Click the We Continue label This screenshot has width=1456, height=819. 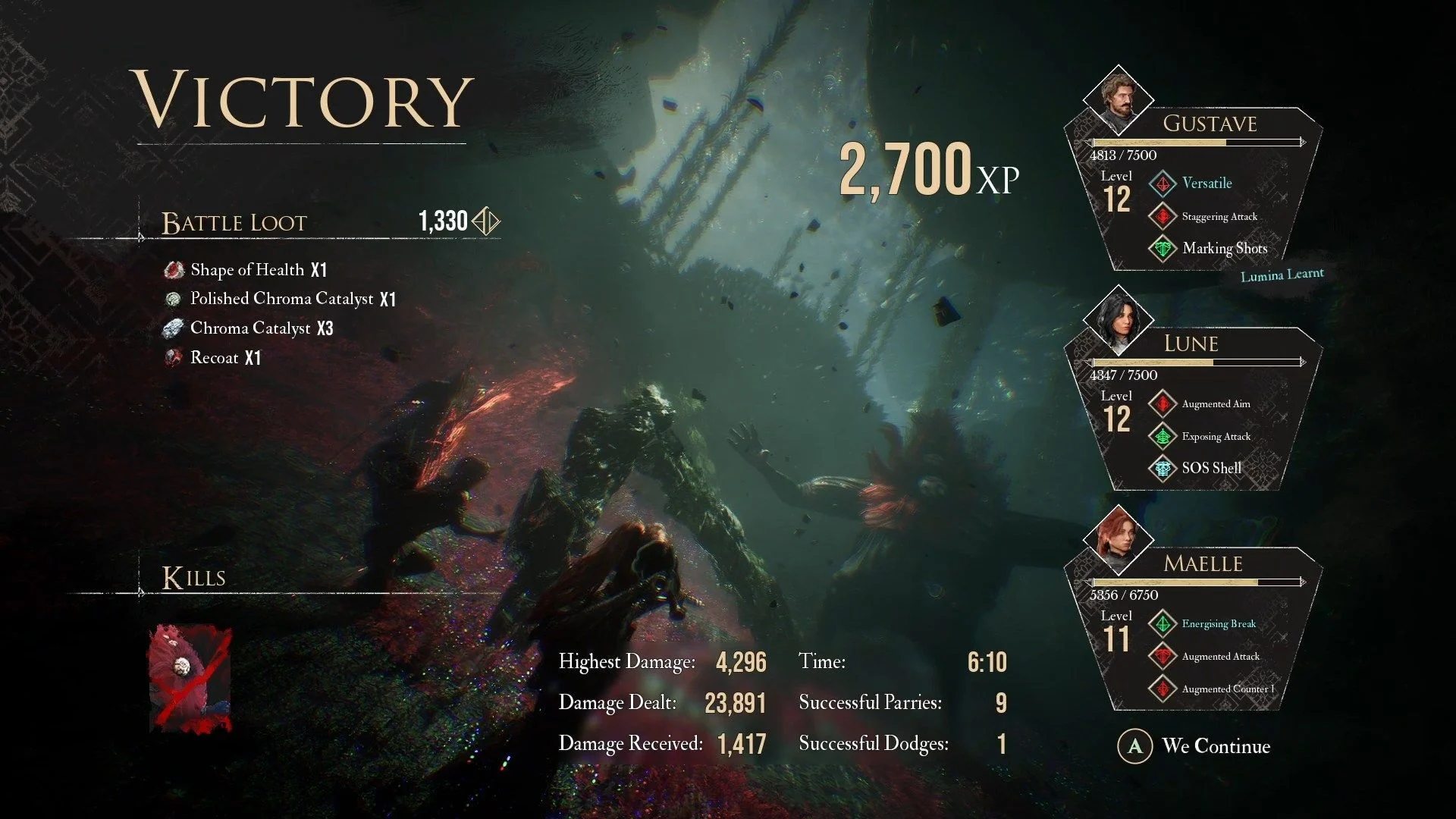(x=1215, y=746)
